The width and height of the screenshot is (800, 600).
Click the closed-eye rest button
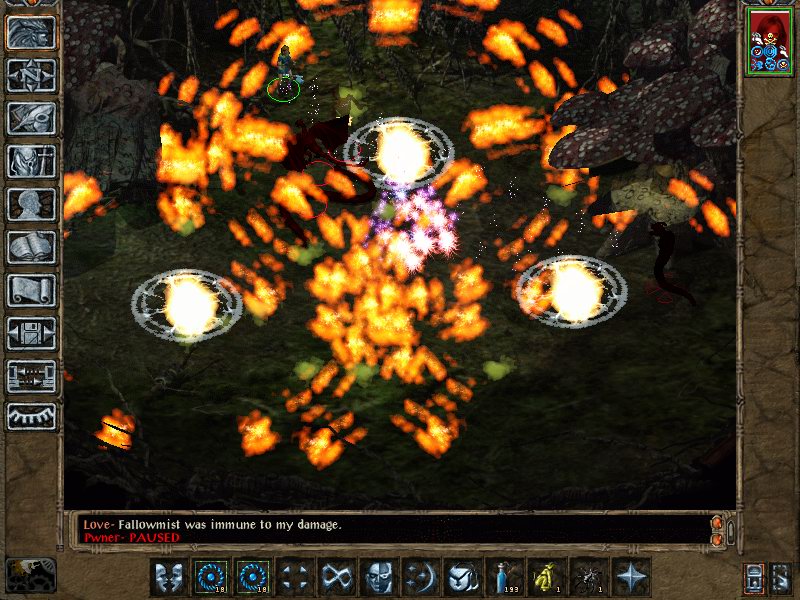(31, 415)
